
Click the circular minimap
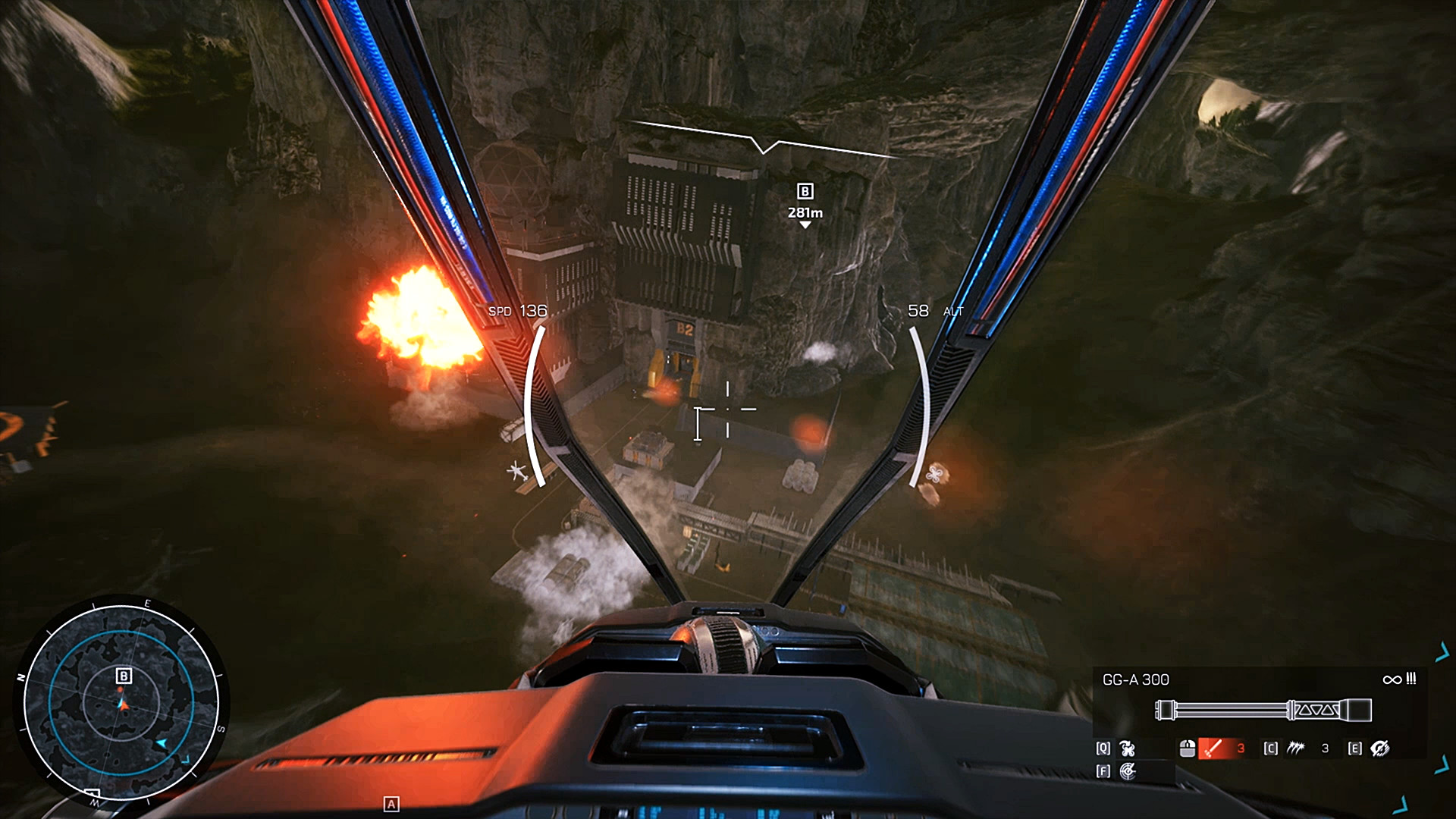(121, 702)
